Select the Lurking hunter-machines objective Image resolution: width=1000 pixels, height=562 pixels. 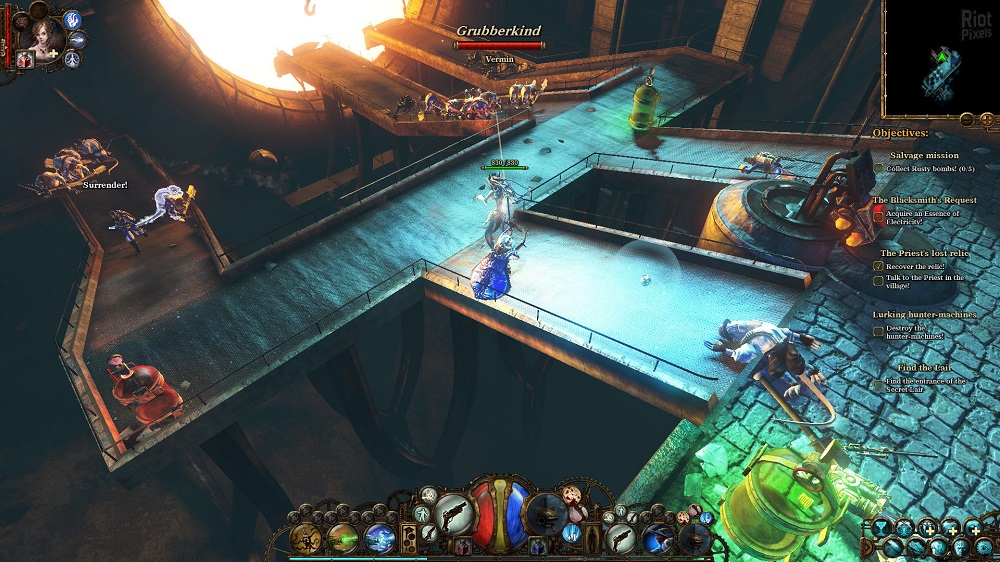(925, 315)
